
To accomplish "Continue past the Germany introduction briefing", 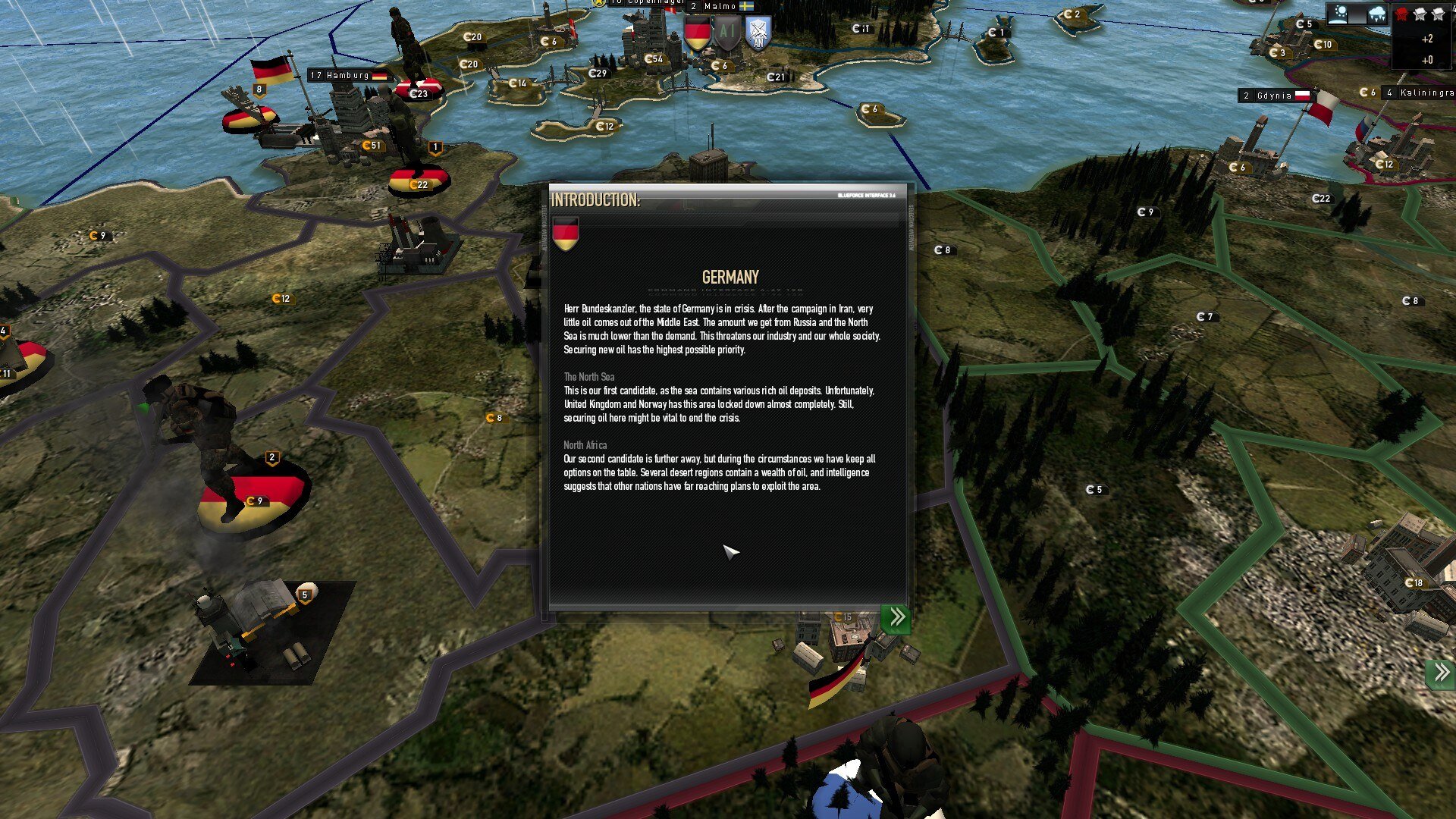I will [x=896, y=617].
